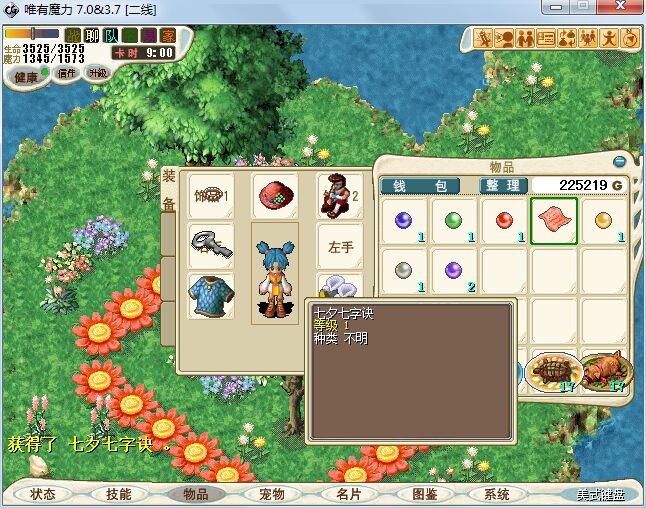Open the 系统 system menu
This screenshot has height=508, width=646.
[x=497, y=494]
